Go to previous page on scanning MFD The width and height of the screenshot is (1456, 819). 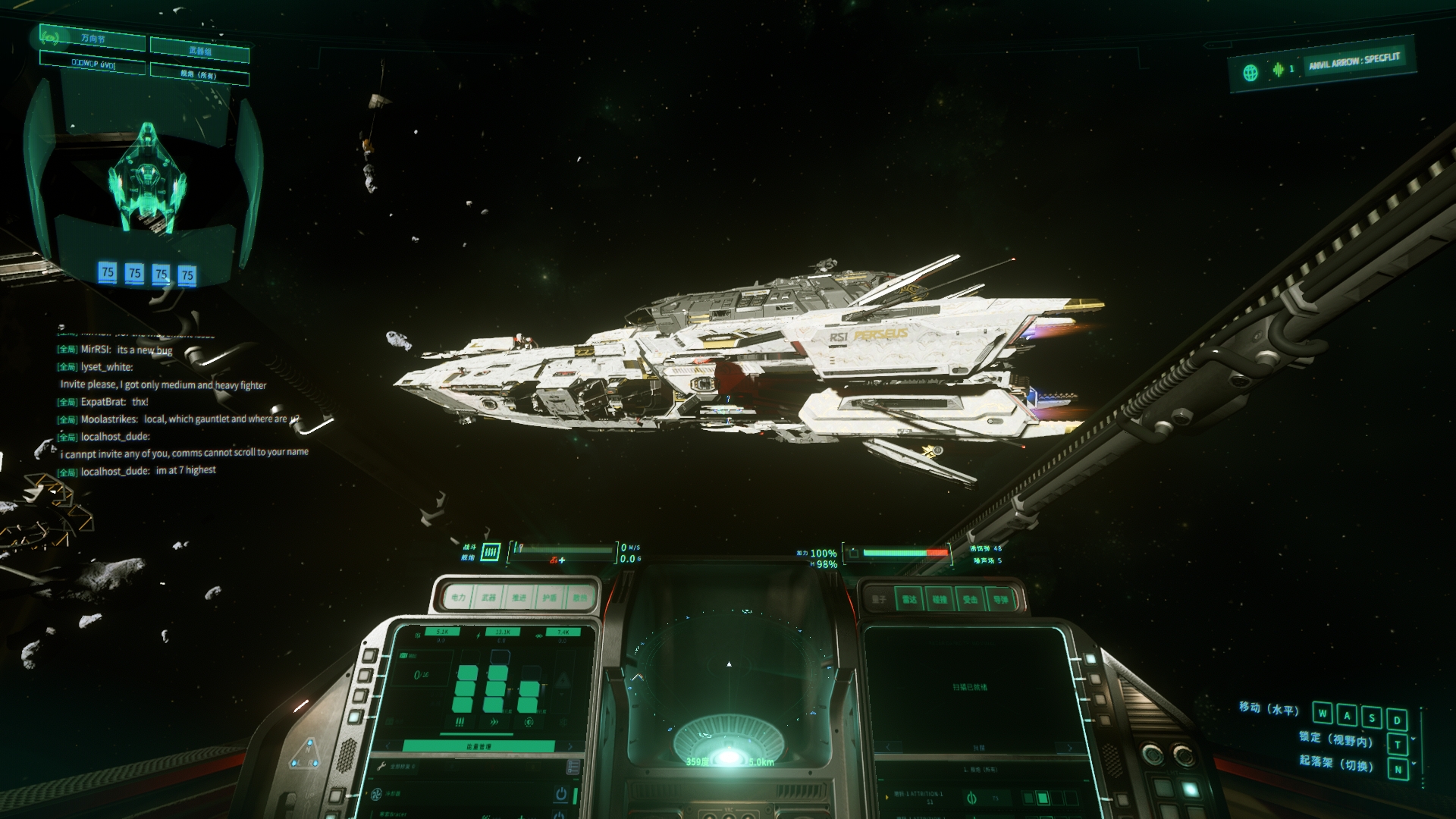point(888,748)
